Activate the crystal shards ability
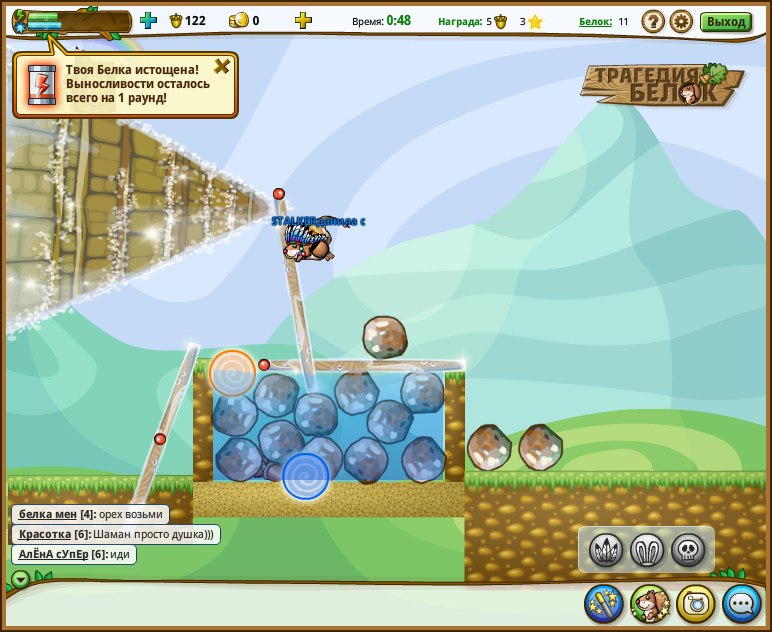Screen dimensions: 772x632 coord(606,549)
